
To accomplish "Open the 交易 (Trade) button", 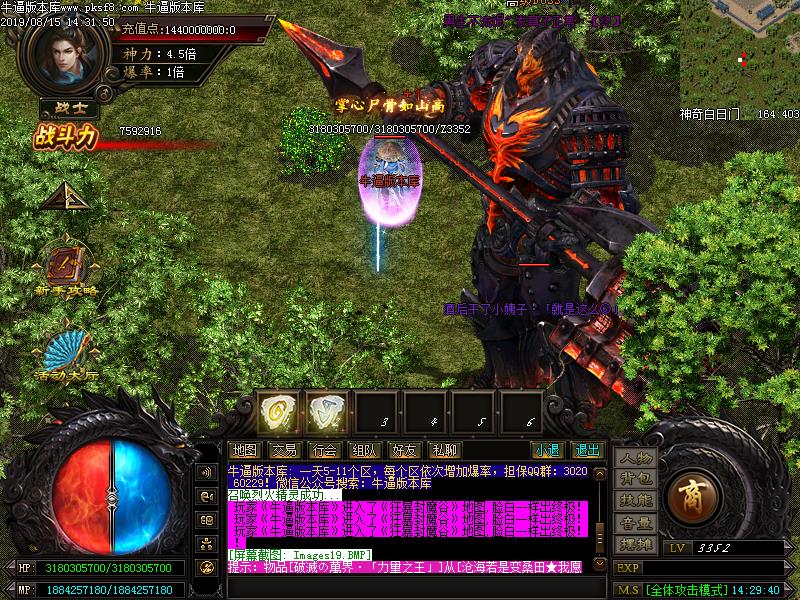I will (x=283, y=450).
